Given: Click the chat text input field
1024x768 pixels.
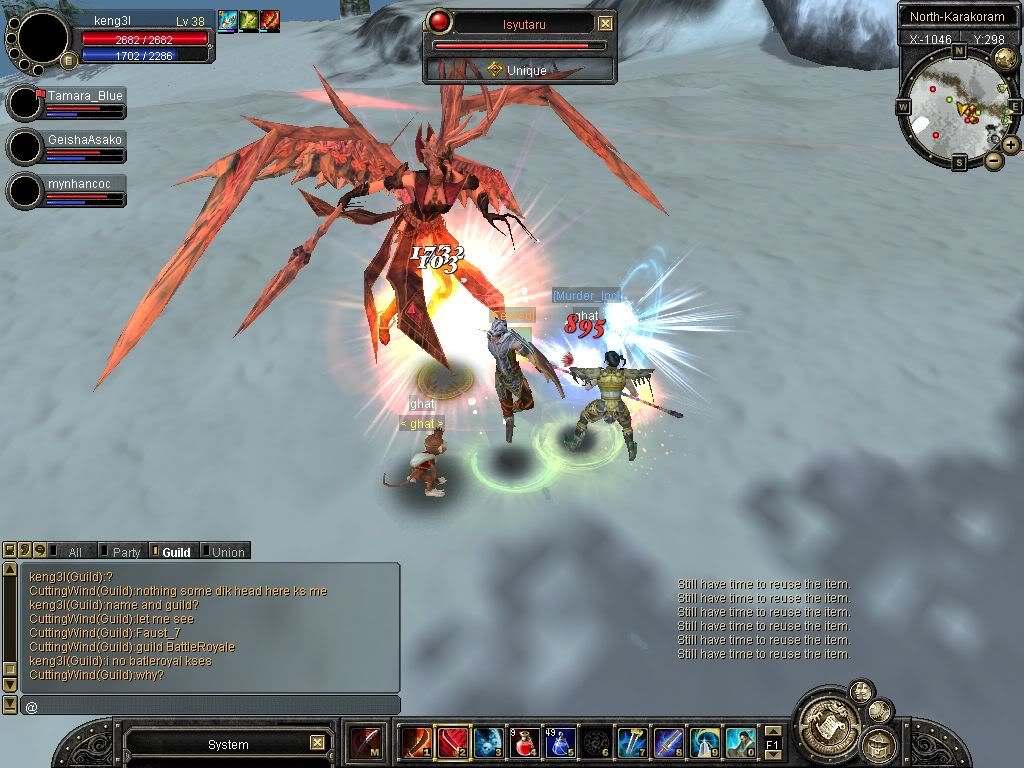Looking at the screenshot, I should point(210,706).
